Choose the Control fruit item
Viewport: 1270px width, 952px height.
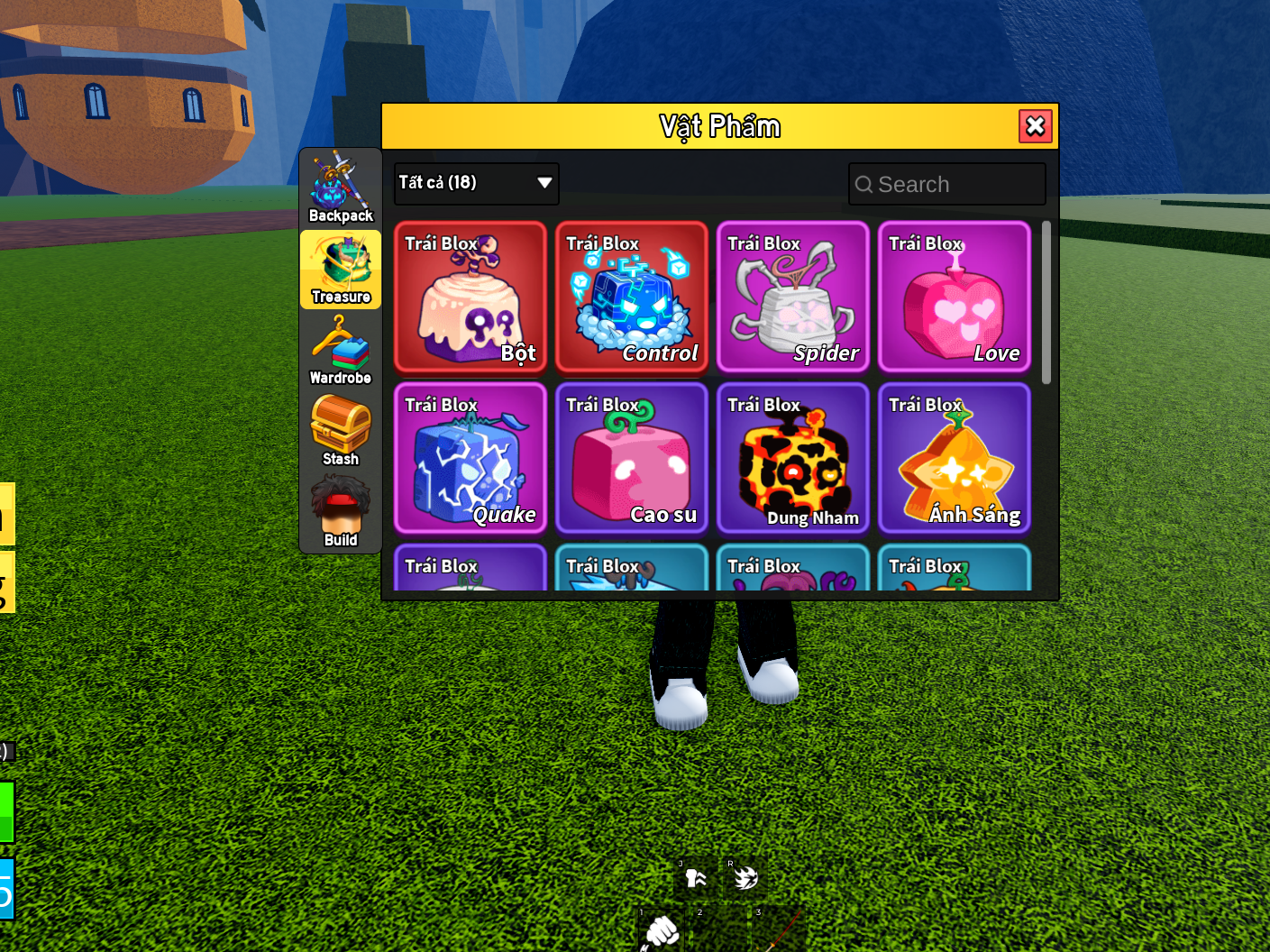pyautogui.click(x=632, y=297)
